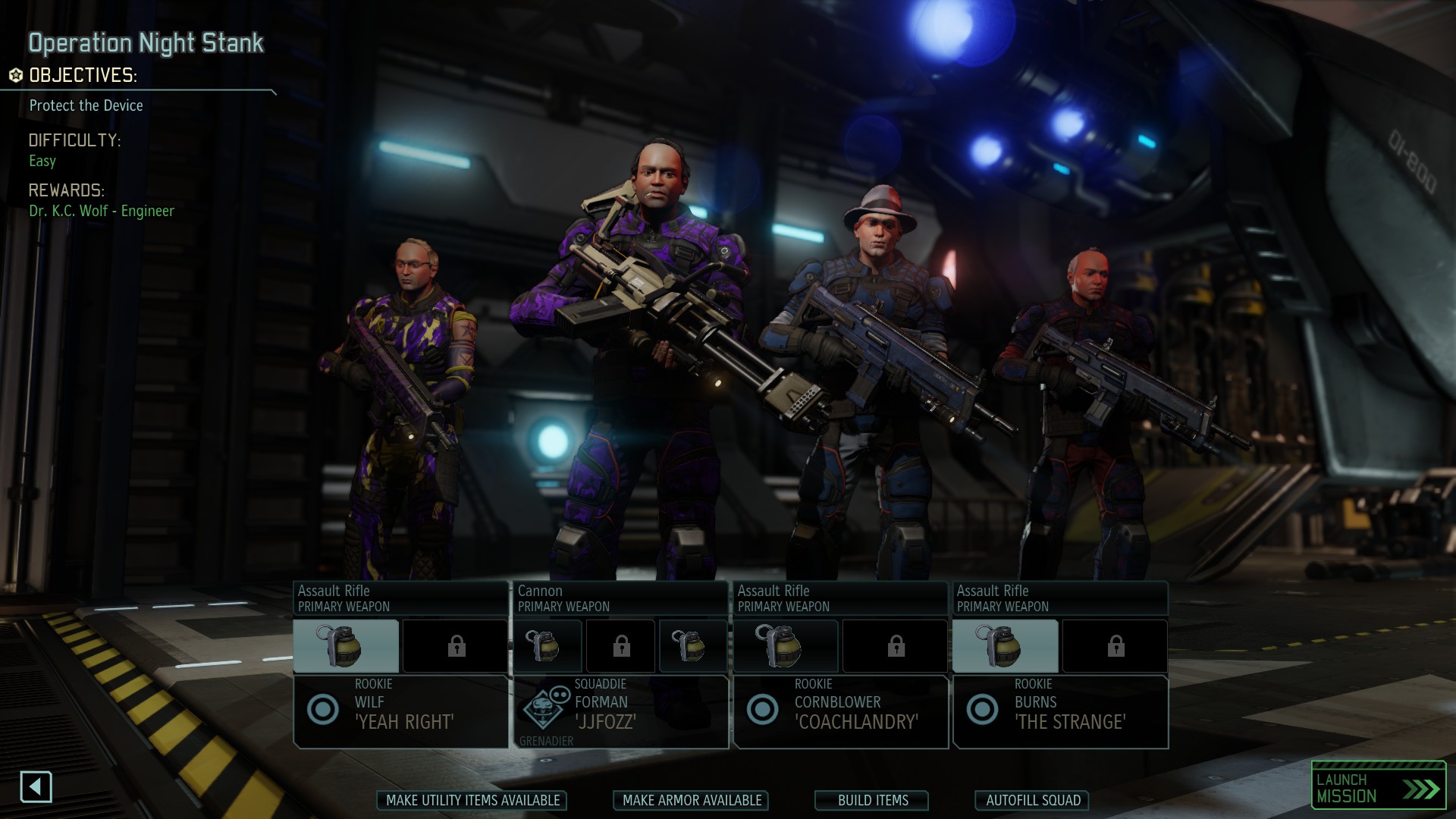This screenshot has width=1456, height=819.
Task: Select Wilf's frag grenade utility slot
Action: [x=346, y=646]
